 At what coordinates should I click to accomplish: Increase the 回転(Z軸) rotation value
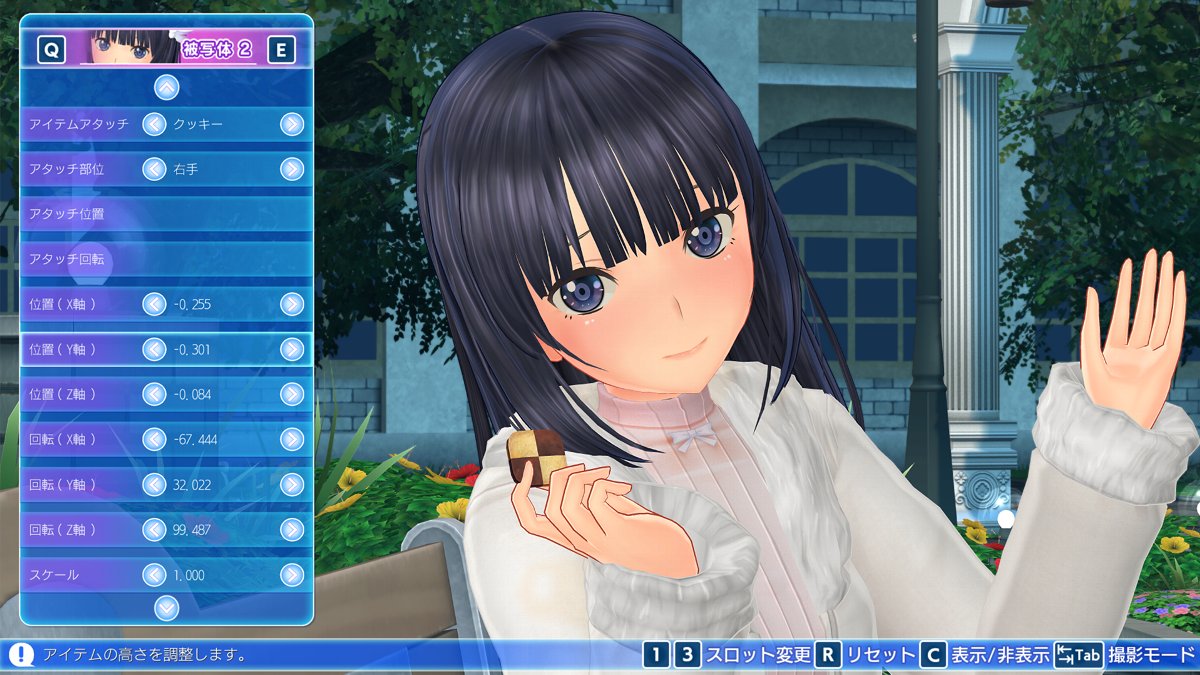(x=291, y=529)
